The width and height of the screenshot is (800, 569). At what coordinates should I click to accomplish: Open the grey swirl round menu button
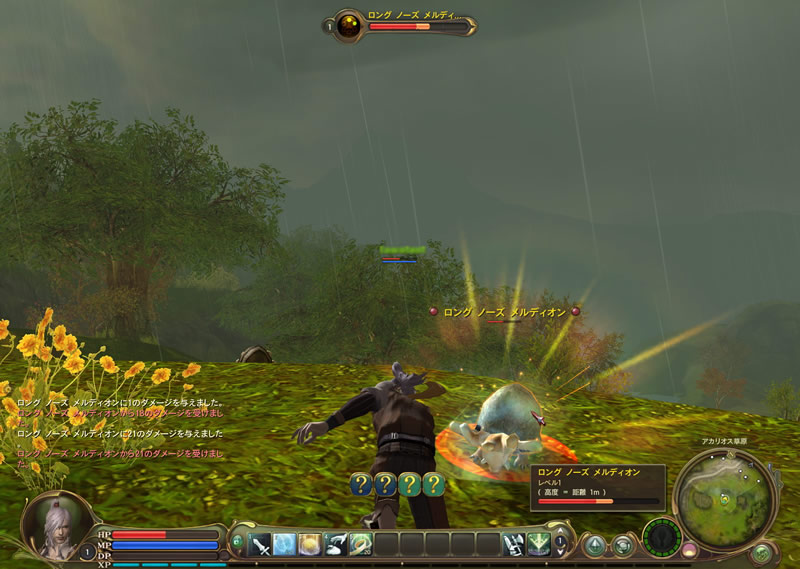pyautogui.click(x=623, y=546)
